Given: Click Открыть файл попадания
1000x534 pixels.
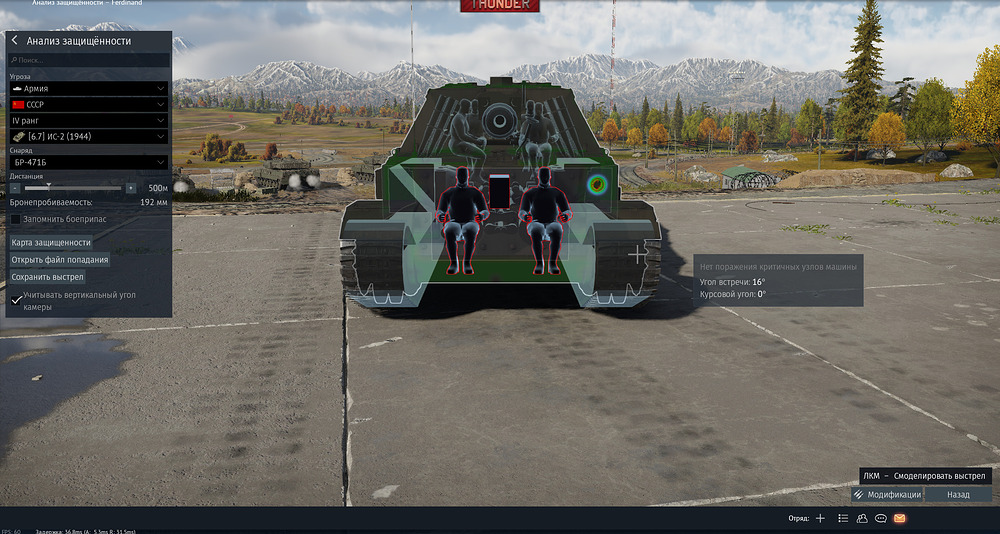Looking at the screenshot, I should (x=60, y=259).
